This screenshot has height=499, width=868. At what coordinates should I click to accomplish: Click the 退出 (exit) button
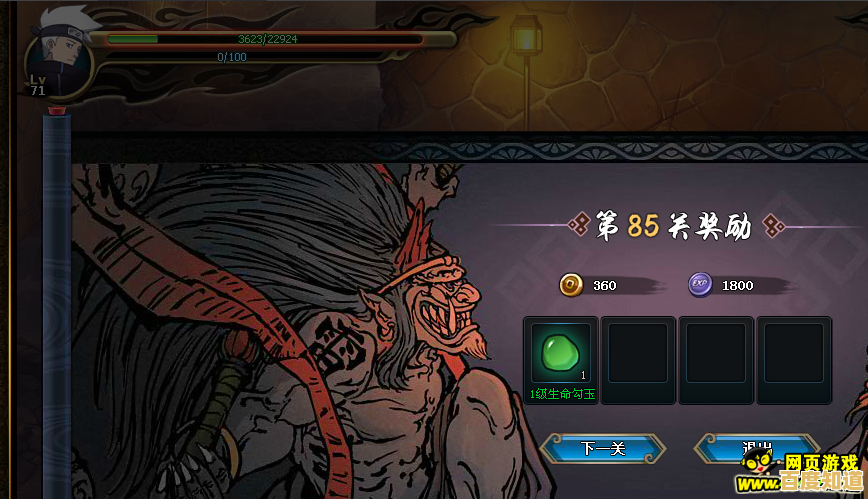pos(757,448)
